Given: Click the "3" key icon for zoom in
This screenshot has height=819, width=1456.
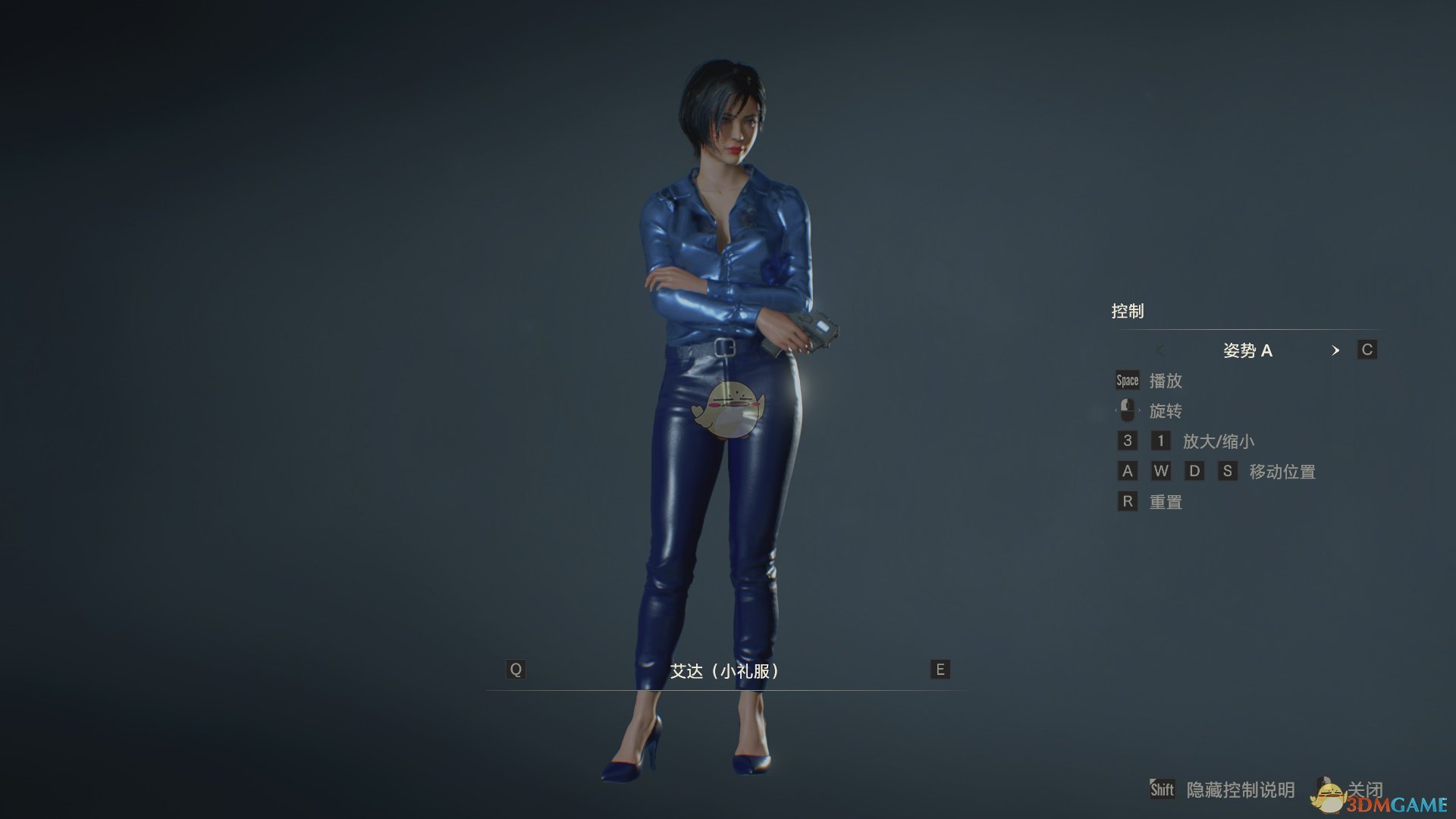Looking at the screenshot, I should (1127, 441).
